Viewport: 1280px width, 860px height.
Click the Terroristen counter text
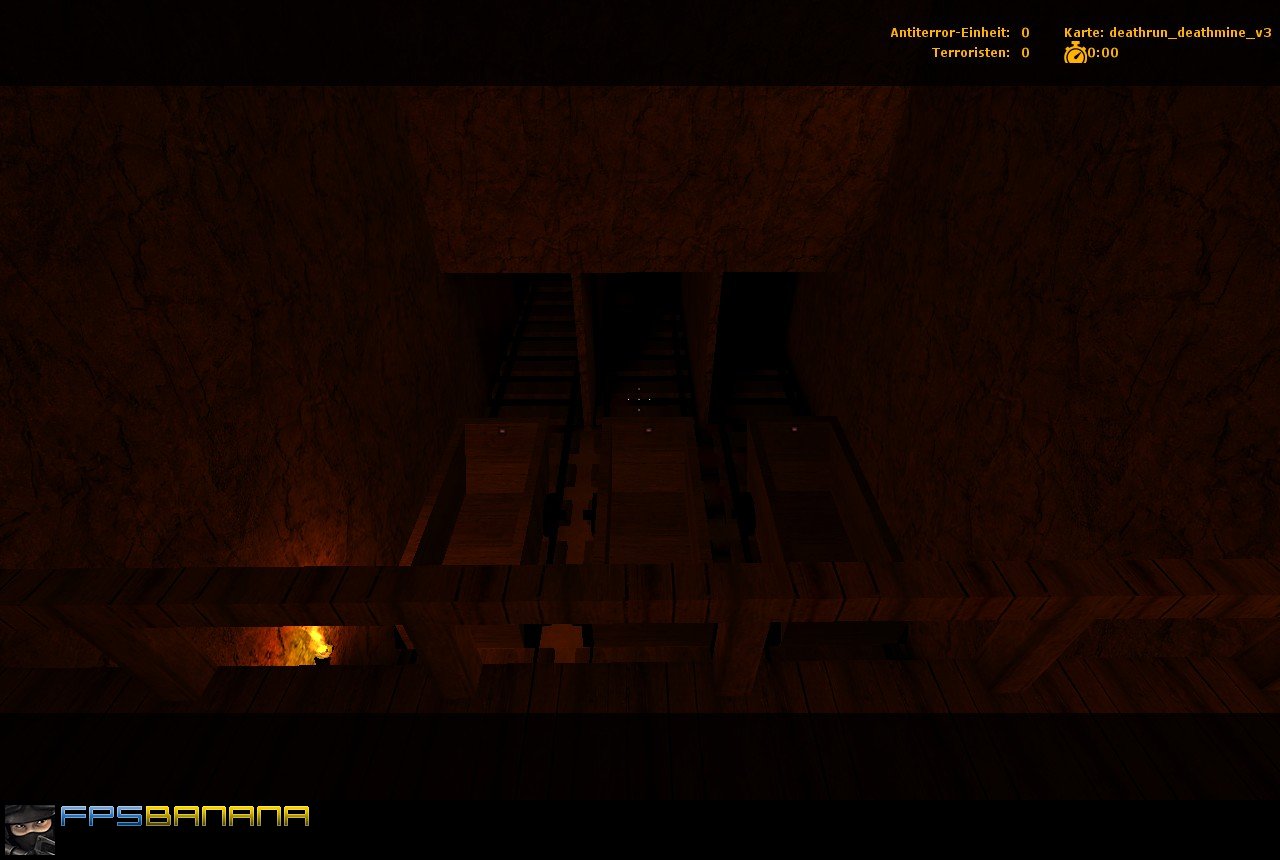coord(974,52)
